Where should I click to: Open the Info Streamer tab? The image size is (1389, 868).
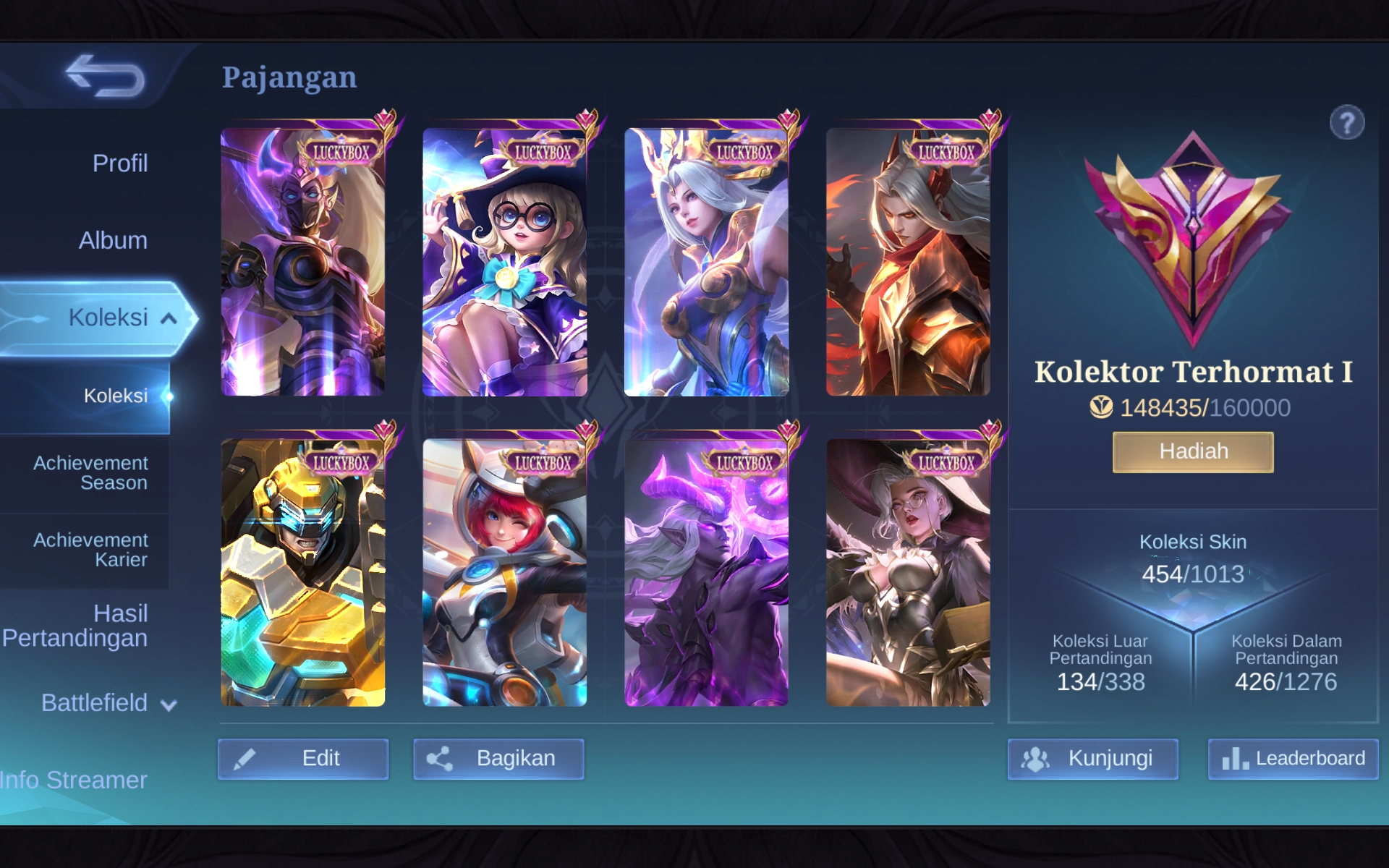pos(74,780)
